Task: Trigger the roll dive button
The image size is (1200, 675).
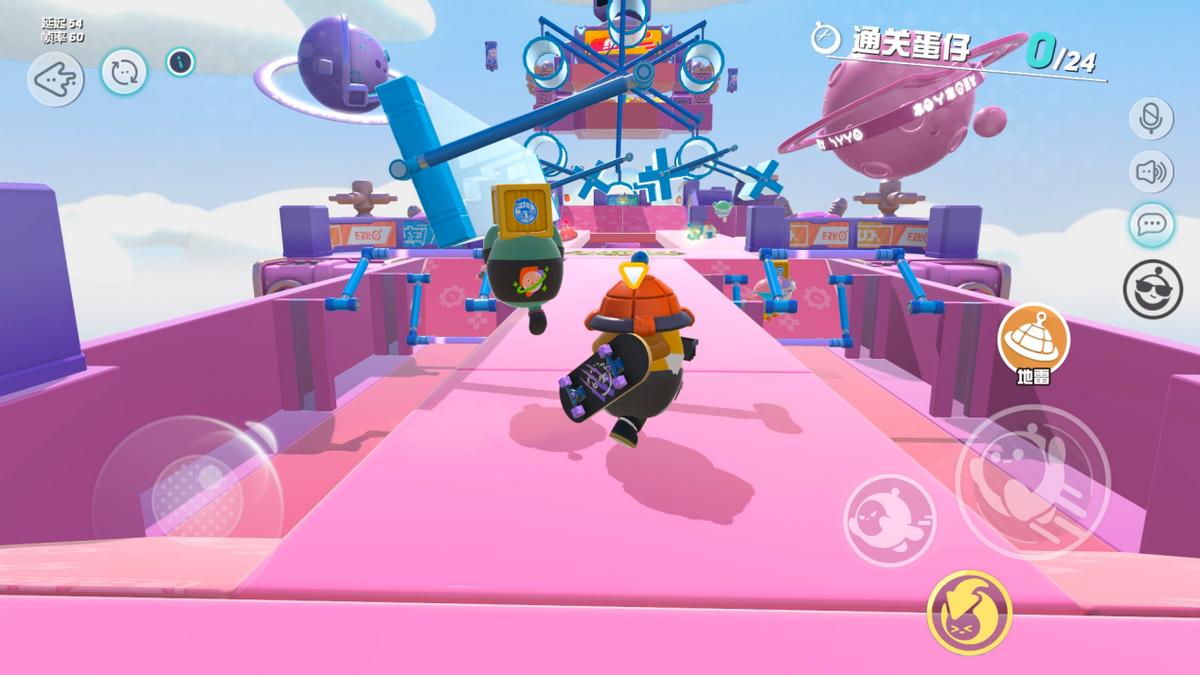Action: [x=889, y=520]
